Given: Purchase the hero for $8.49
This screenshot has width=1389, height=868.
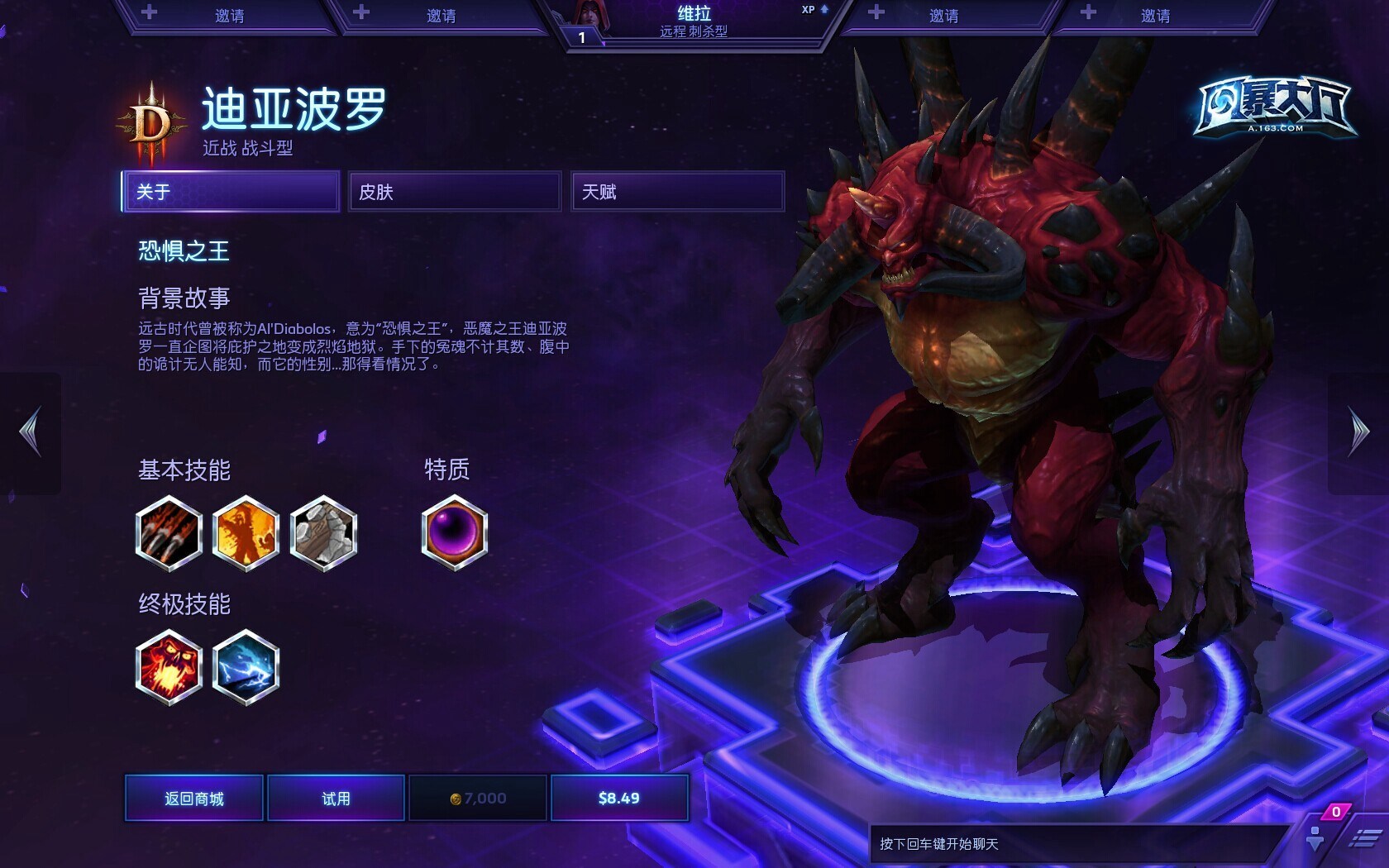Looking at the screenshot, I should [x=619, y=798].
